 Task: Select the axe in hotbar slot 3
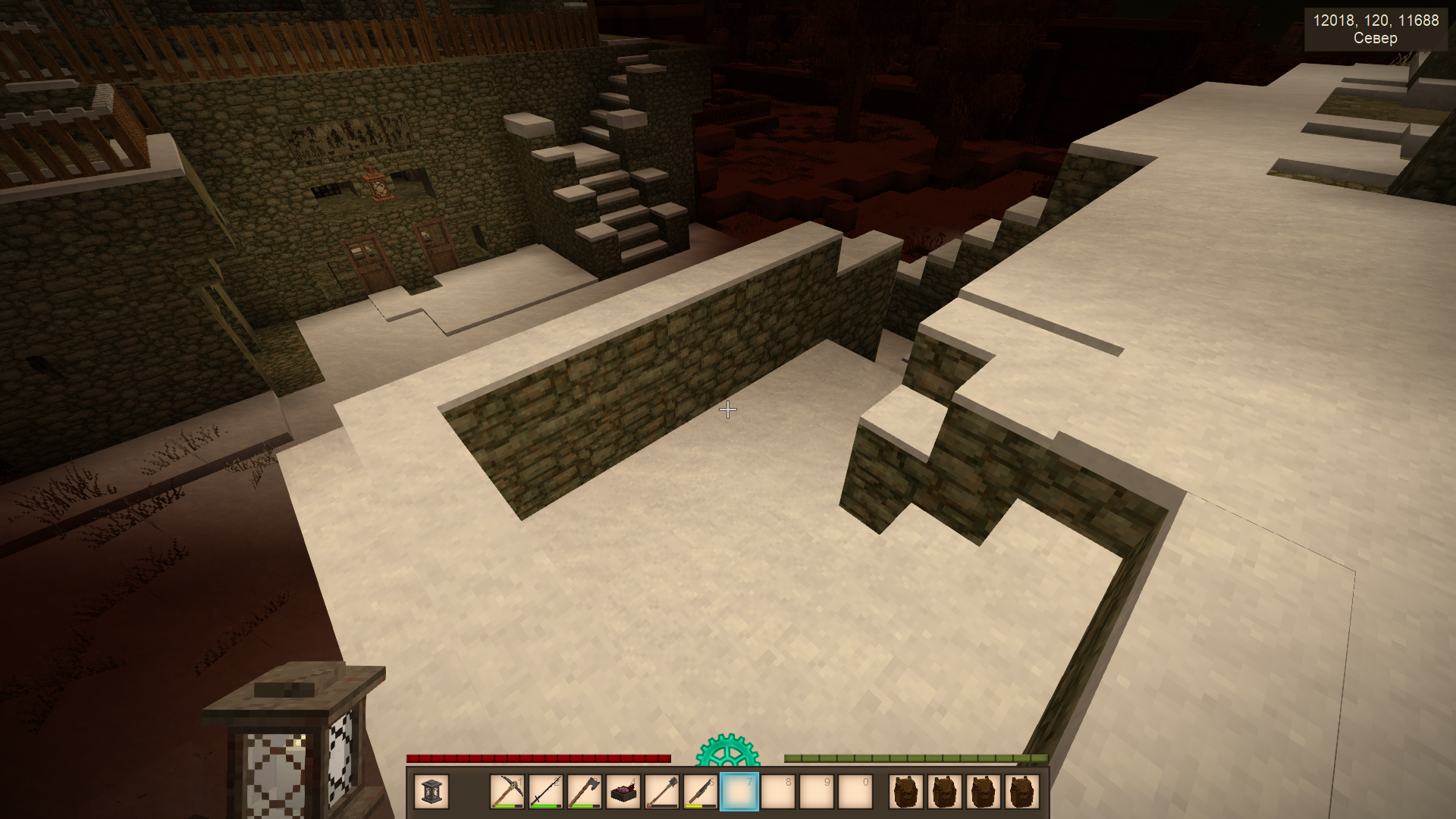pos(585,792)
